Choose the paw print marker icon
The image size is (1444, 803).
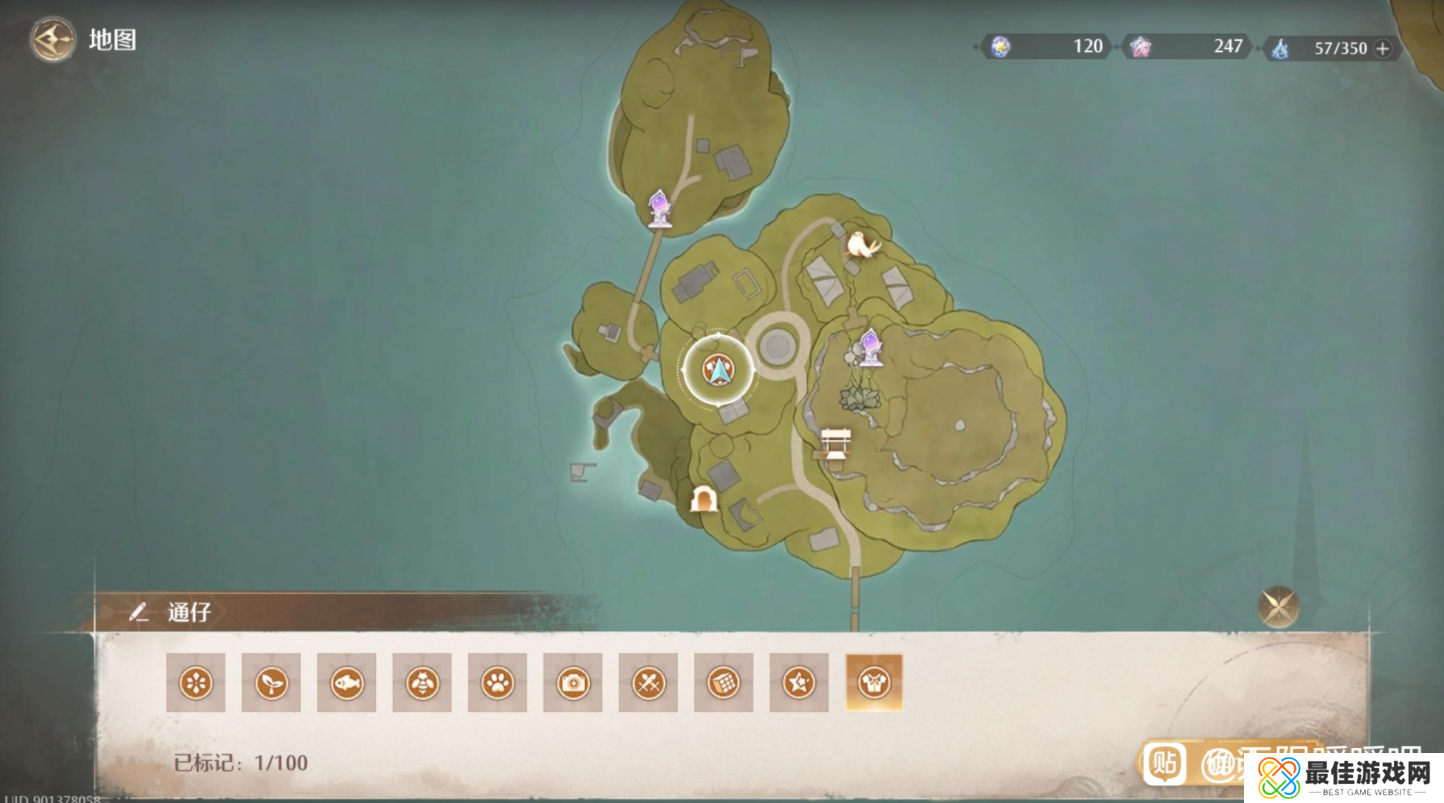[x=498, y=683]
